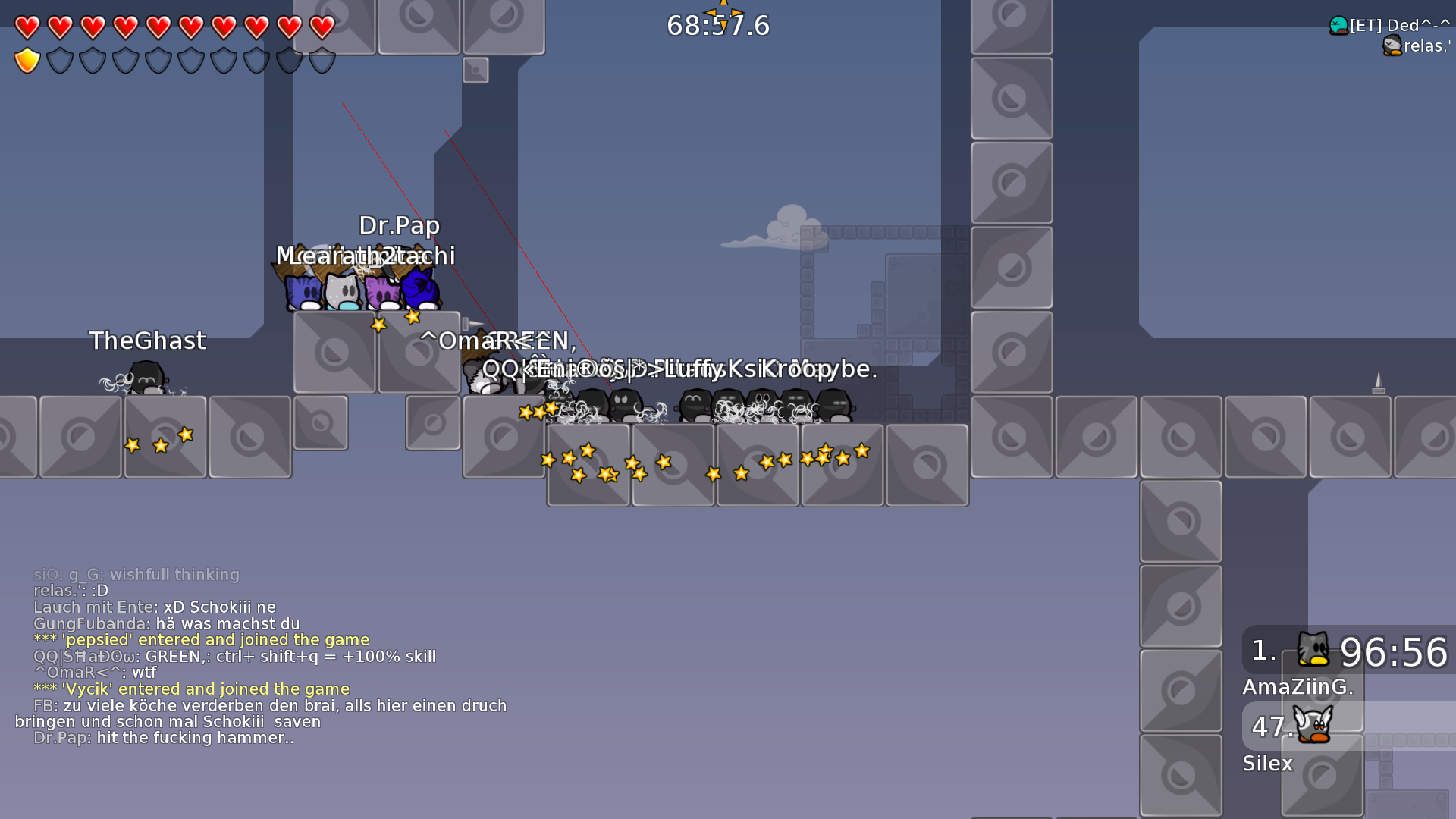
Task: Click the 'pepsied' entered game chat message
Action: [201, 639]
